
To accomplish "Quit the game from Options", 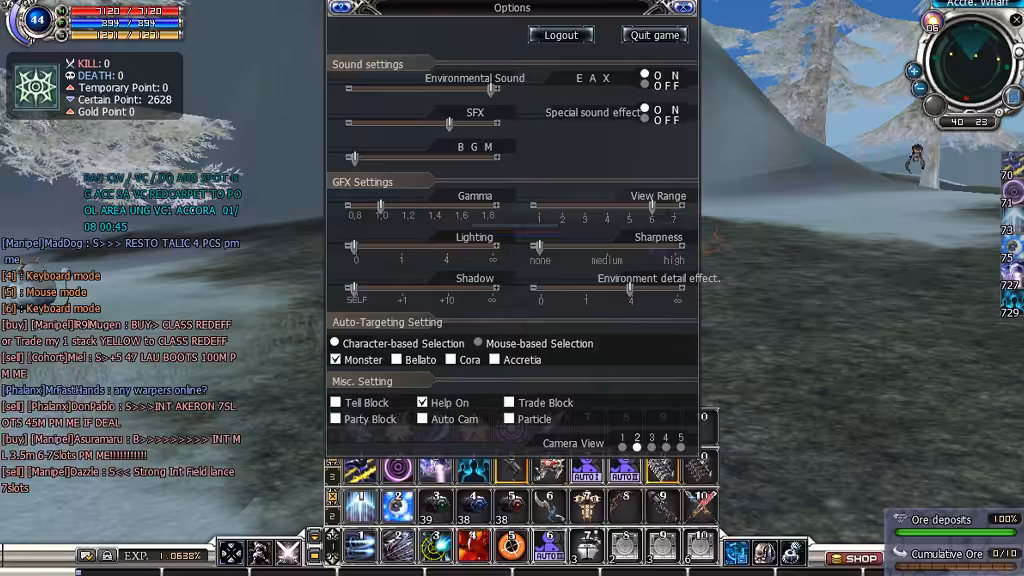I will (655, 35).
